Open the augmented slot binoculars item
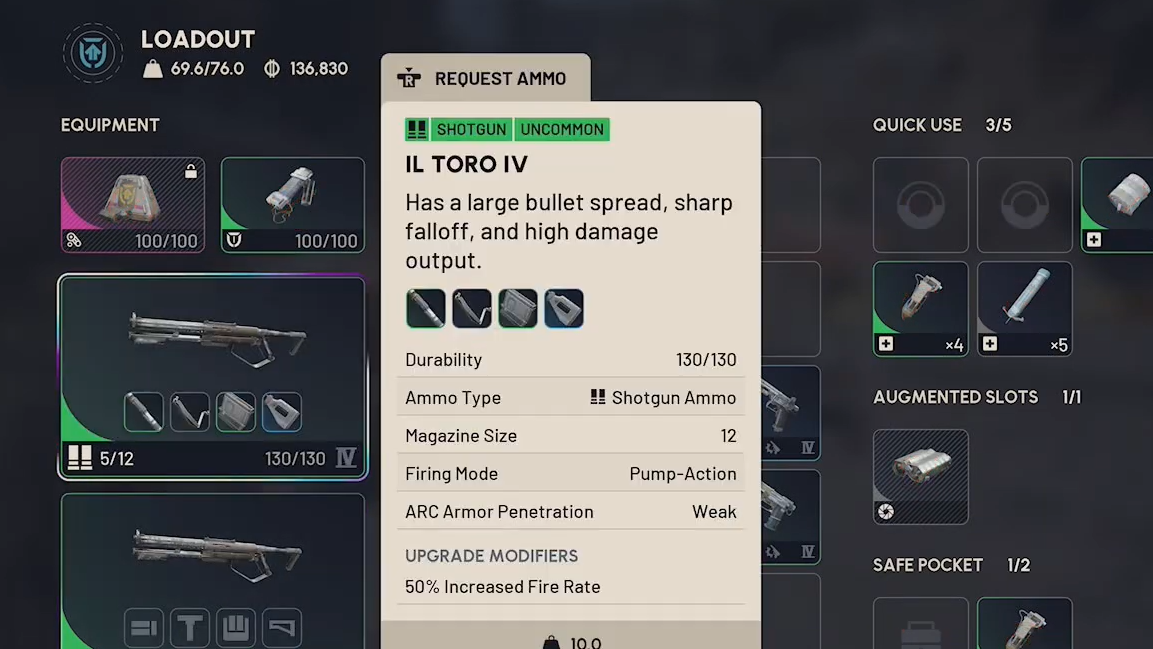Screen dimensions: 1153x649 [920, 476]
